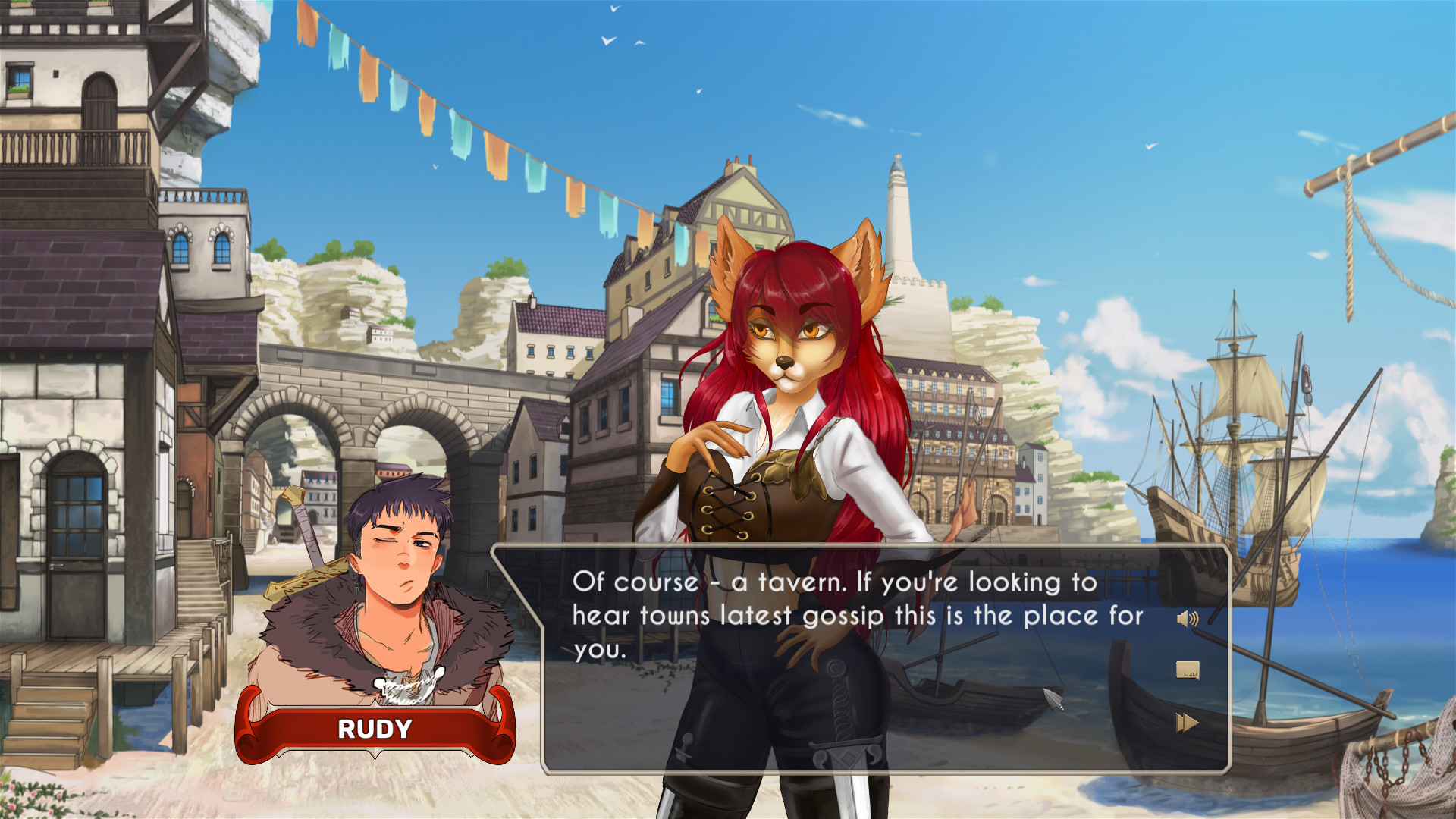Click the speaker icon to replay voice audio

[x=1187, y=618]
